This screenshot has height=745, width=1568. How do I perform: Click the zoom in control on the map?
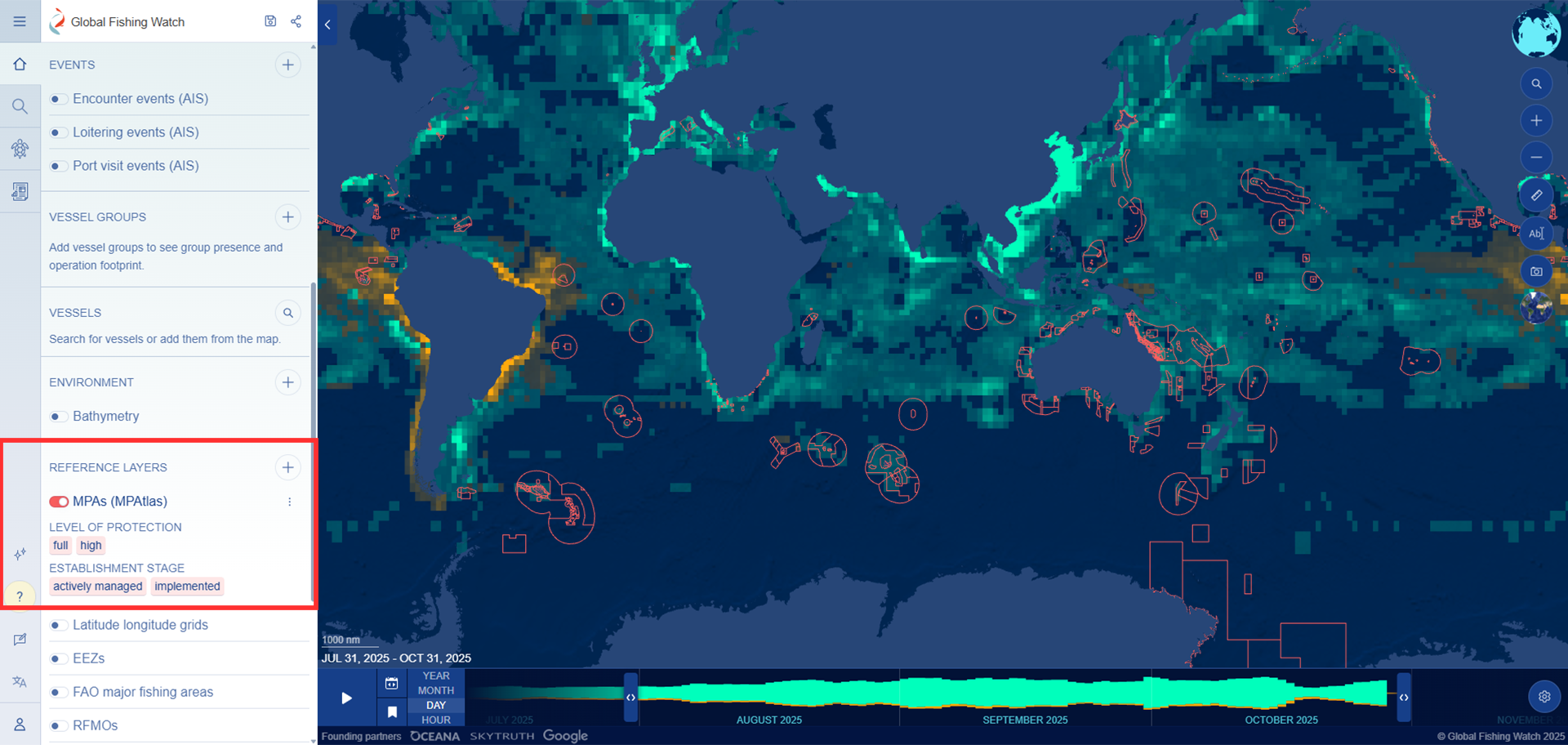(x=1536, y=120)
